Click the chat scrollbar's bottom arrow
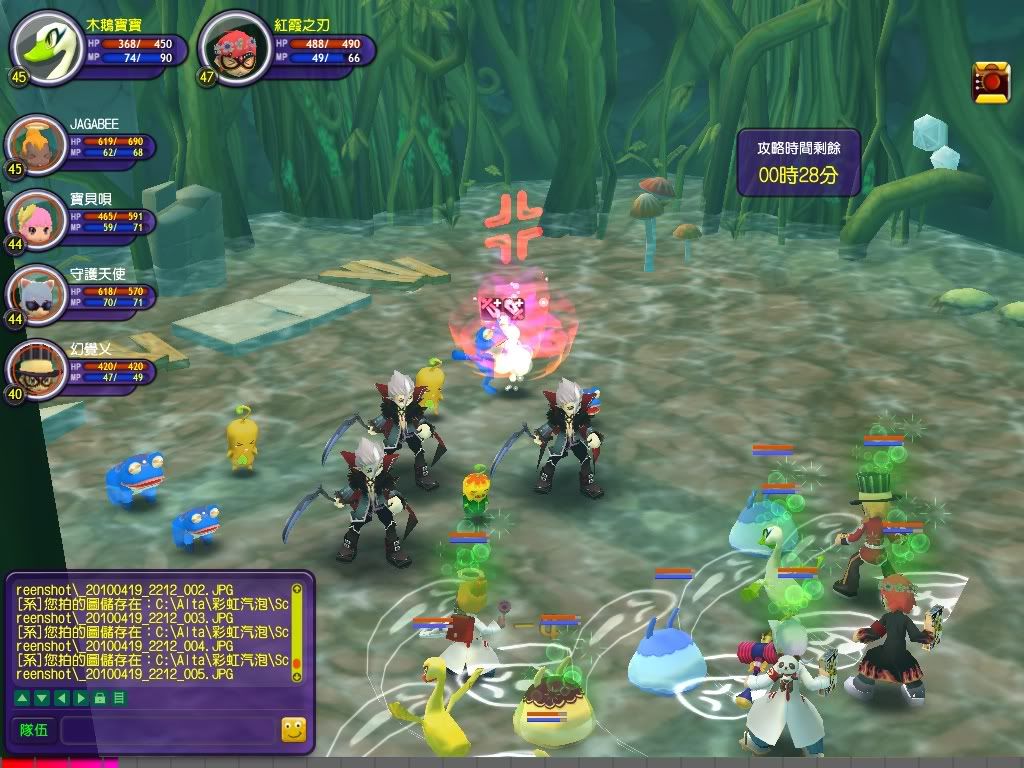 (x=296, y=677)
